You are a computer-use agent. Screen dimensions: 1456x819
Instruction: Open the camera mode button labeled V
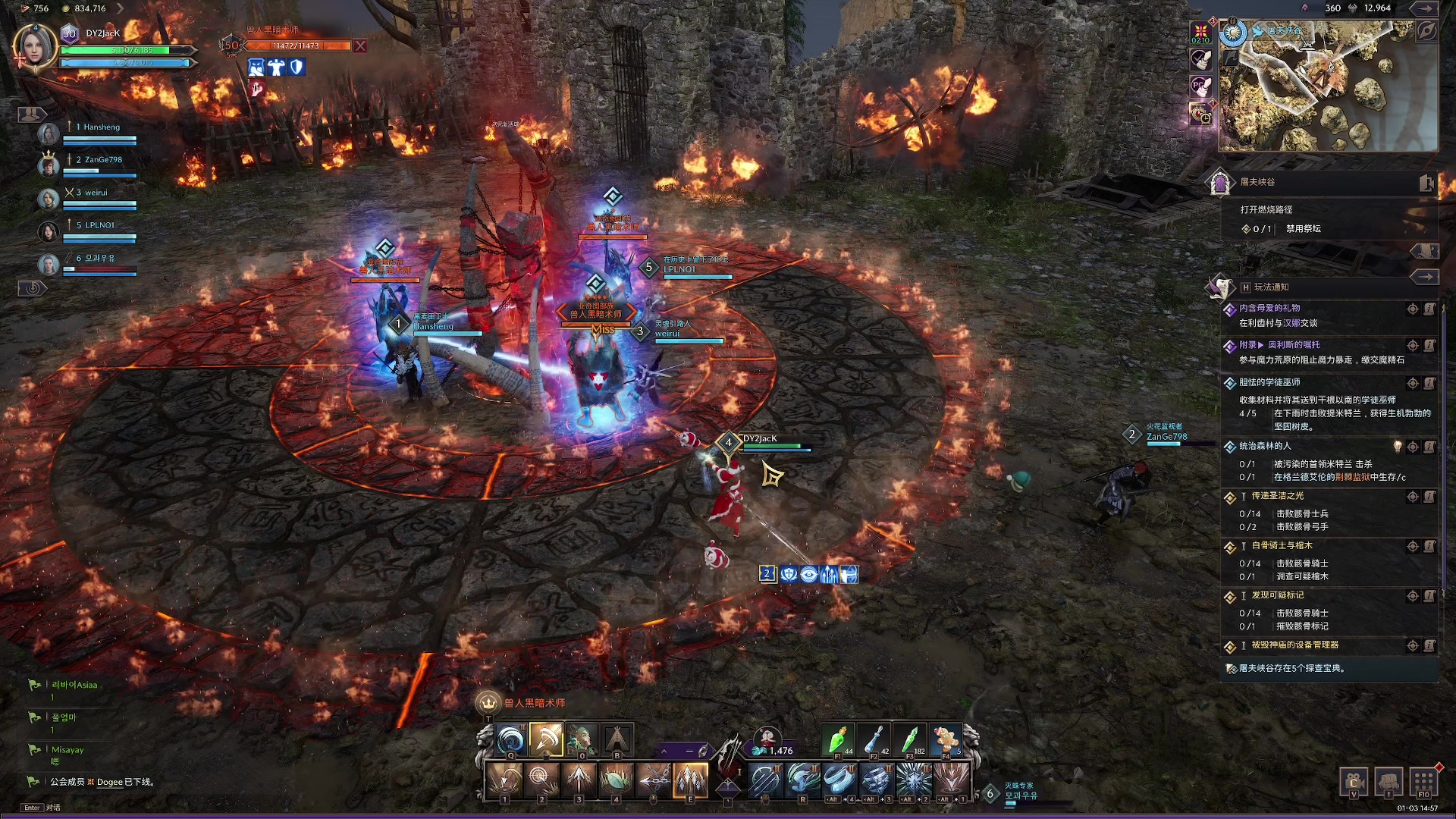[x=1354, y=782]
